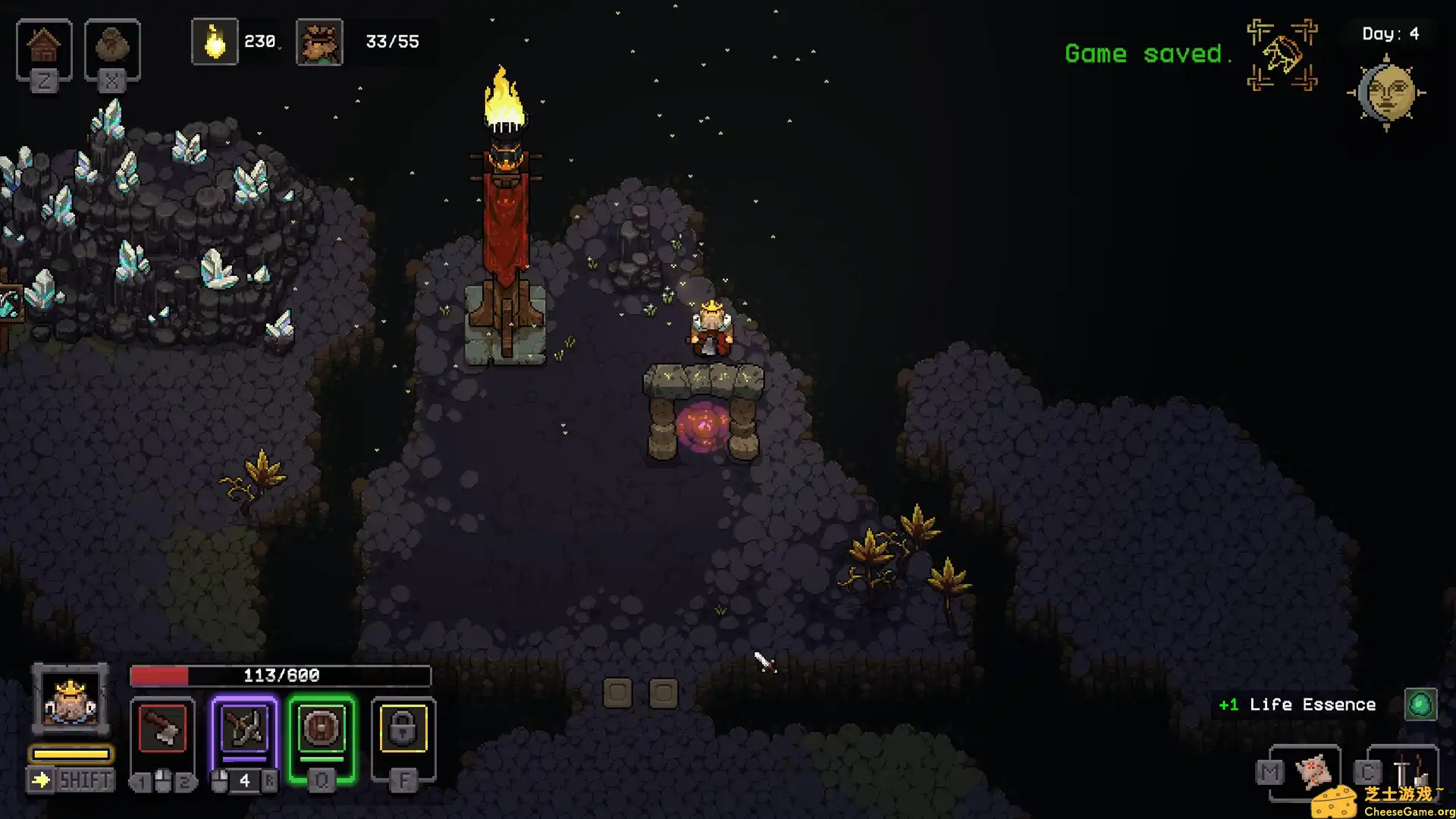This screenshot has width=1456, height=819.
Task: Select the flame currency icon
Action: click(215, 42)
